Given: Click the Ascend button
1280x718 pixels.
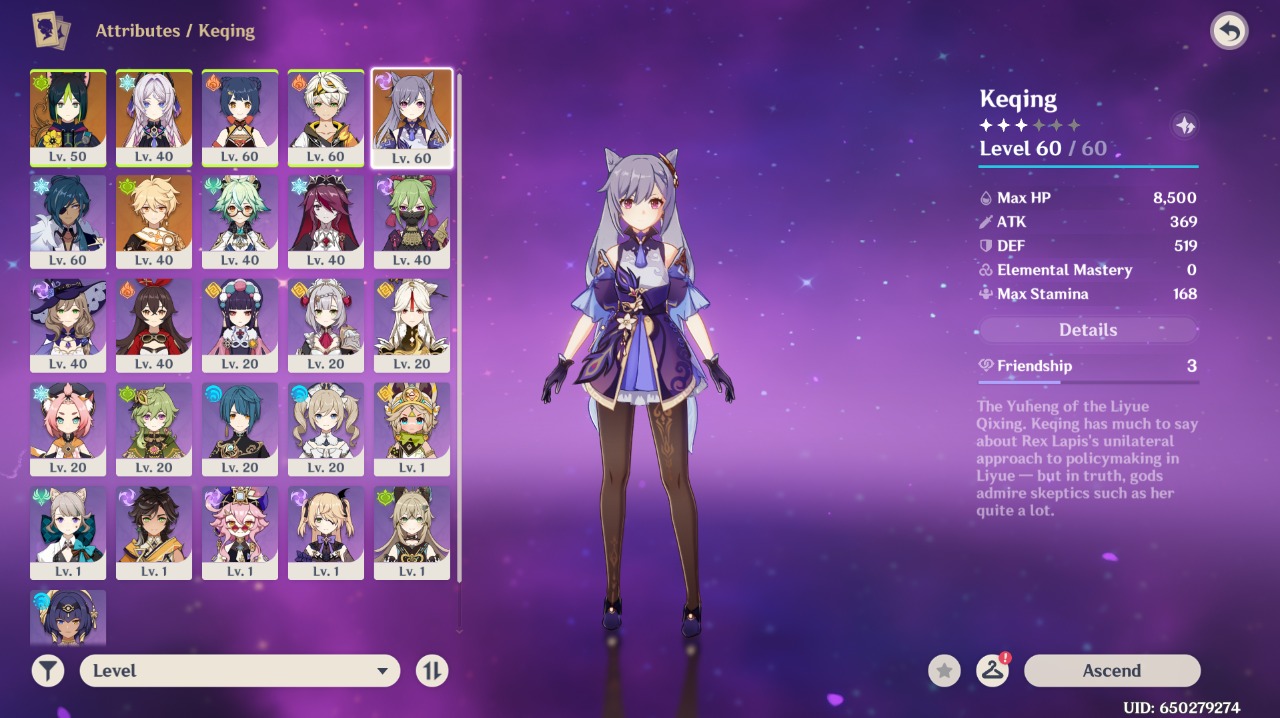Looking at the screenshot, I should [x=1112, y=671].
